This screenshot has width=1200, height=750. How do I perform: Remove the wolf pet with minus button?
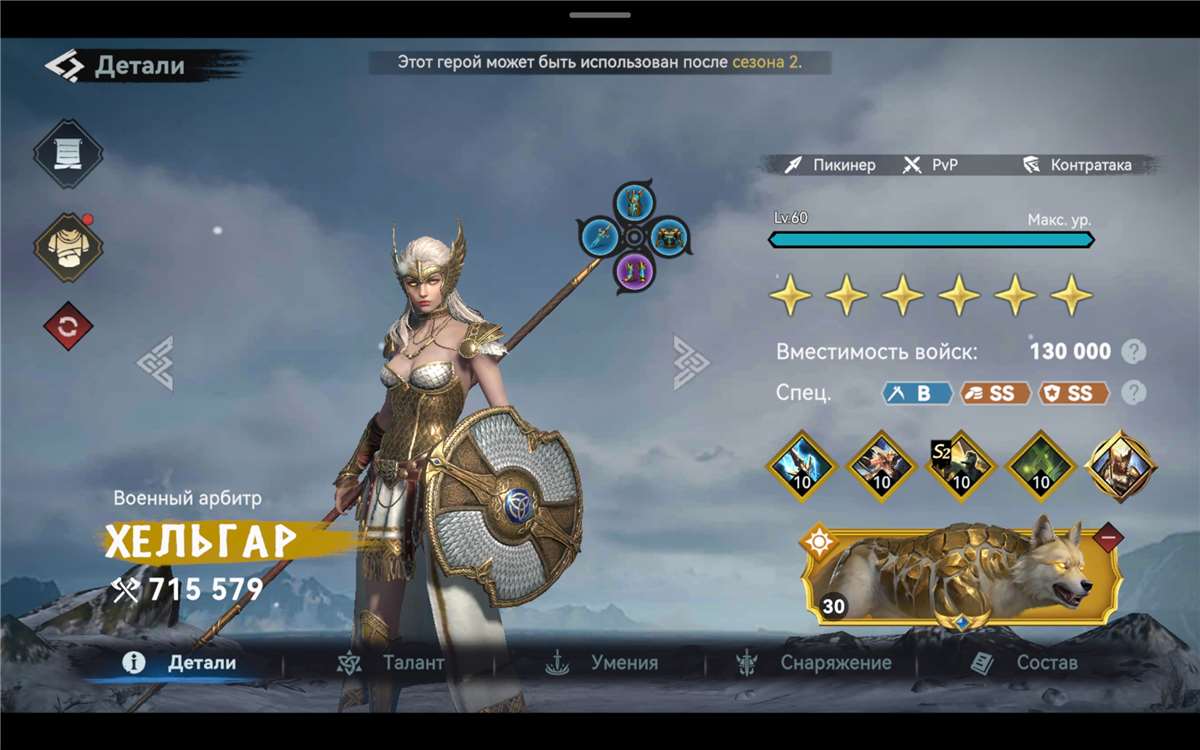(1107, 538)
